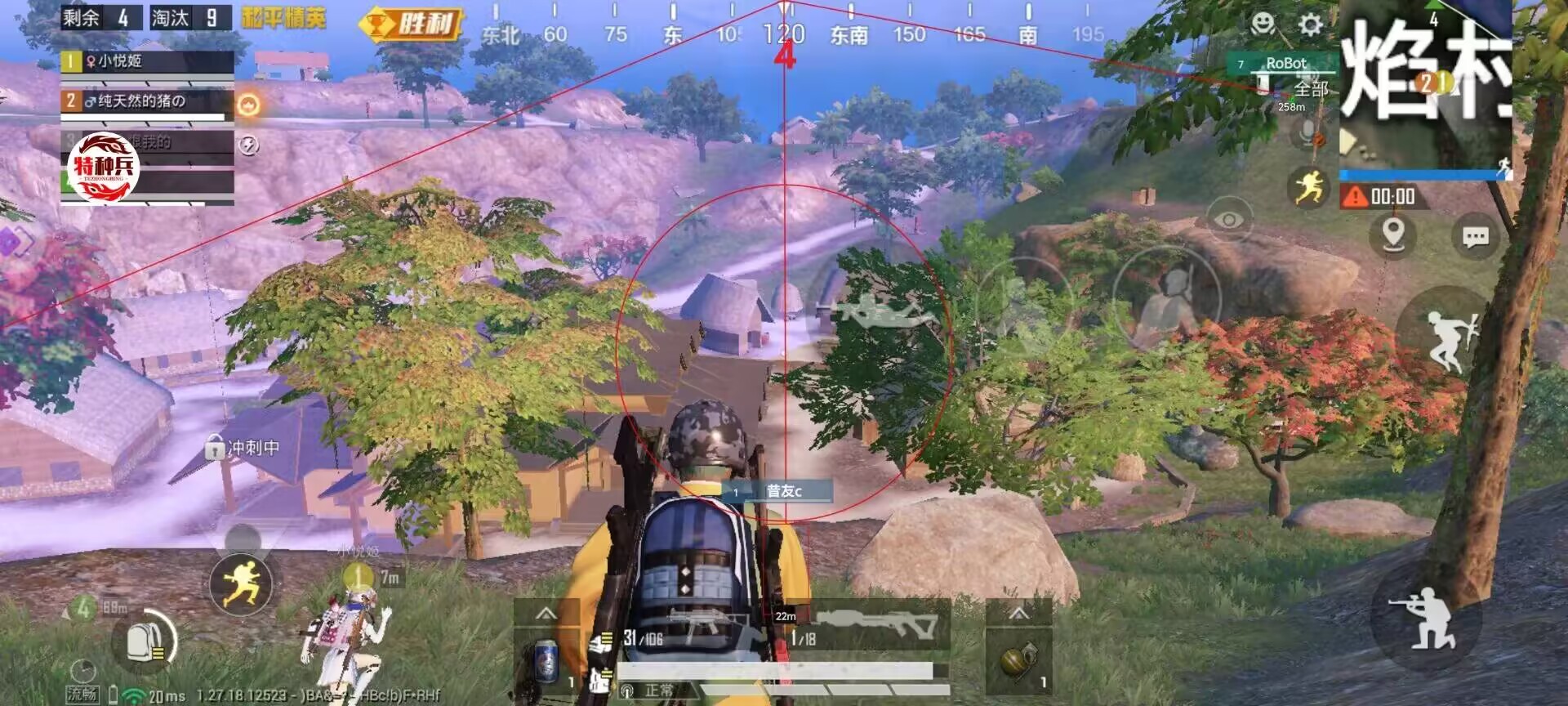Expand the sniper rifle attachment chevron
Image resolution: width=1568 pixels, height=706 pixels.
pyautogui.click(x=1018, y=614)
